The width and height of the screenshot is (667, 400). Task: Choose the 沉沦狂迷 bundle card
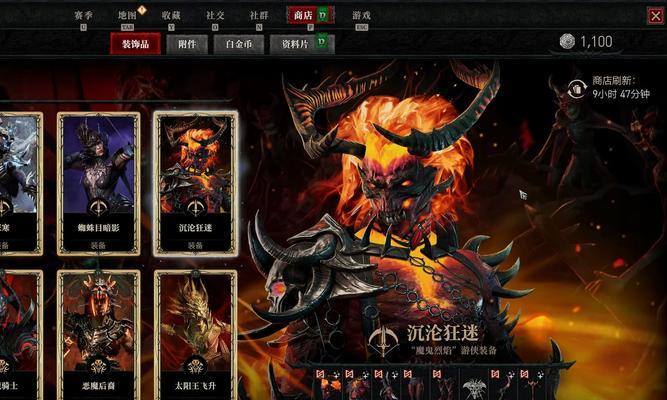click(x=195, y=182)
